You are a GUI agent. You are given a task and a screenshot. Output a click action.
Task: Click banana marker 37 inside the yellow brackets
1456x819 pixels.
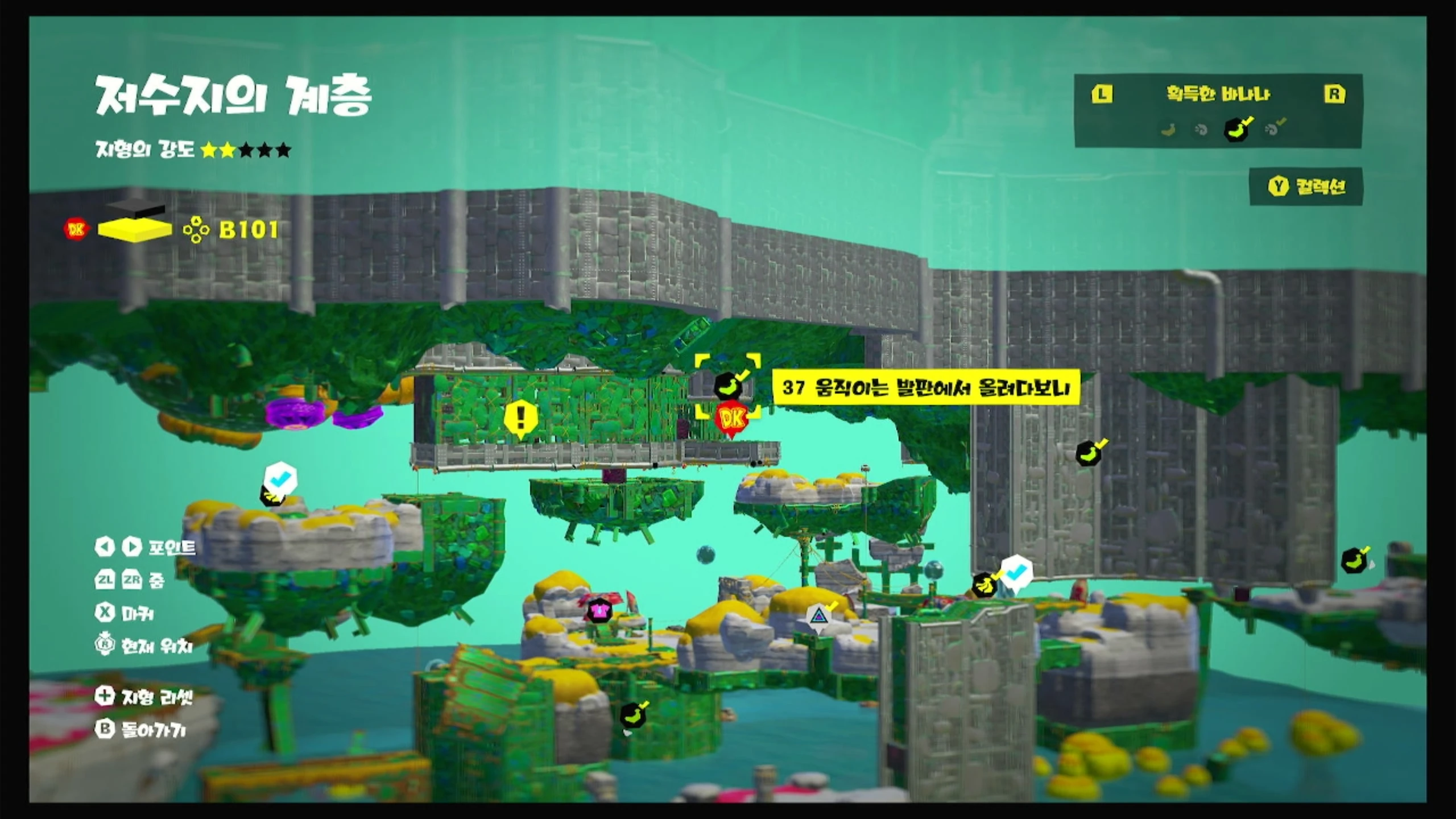(x=727, y=386)
